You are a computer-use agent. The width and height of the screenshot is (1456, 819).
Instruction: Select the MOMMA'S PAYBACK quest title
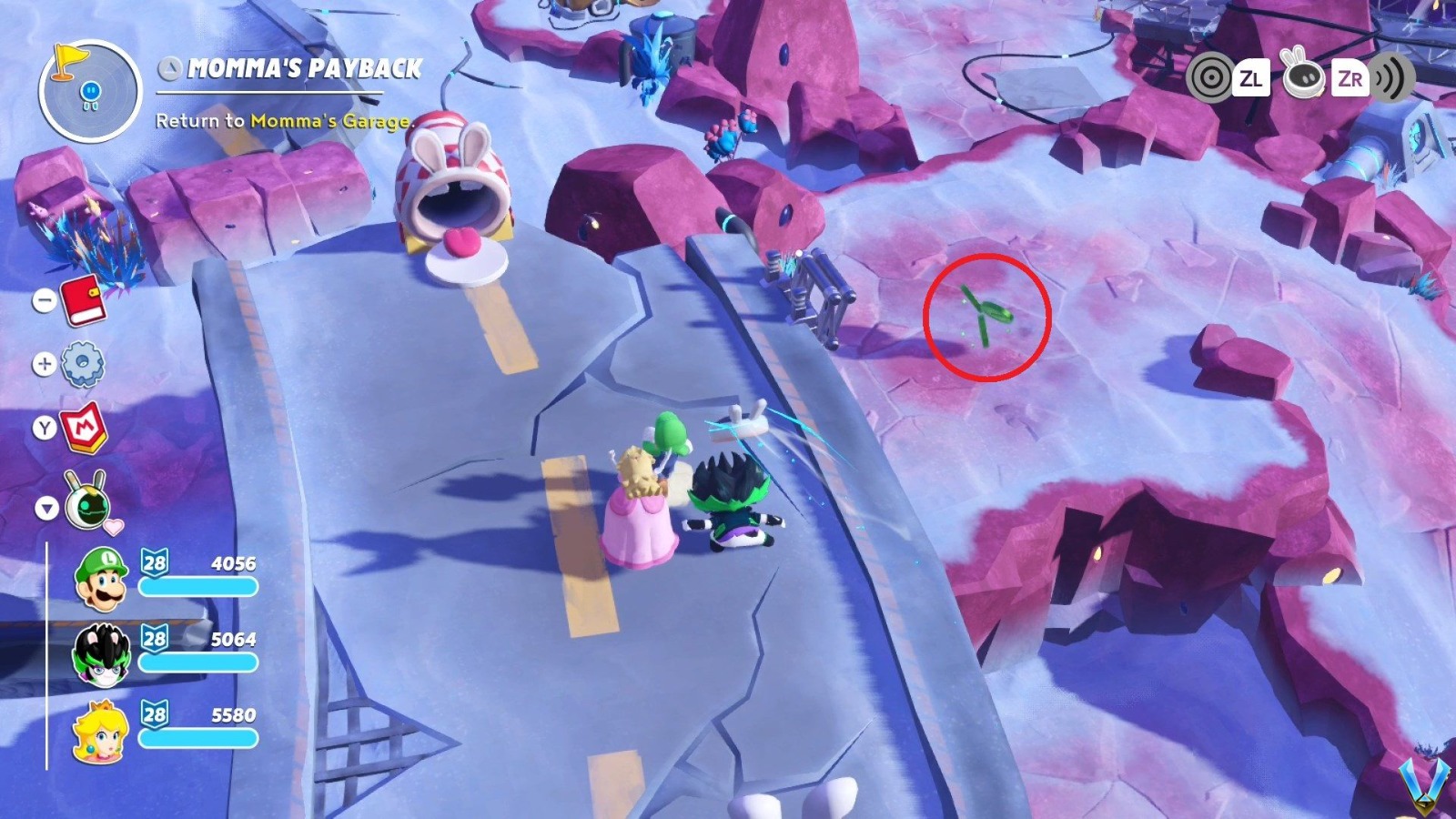pyautogui.click(x=304, y=66)
